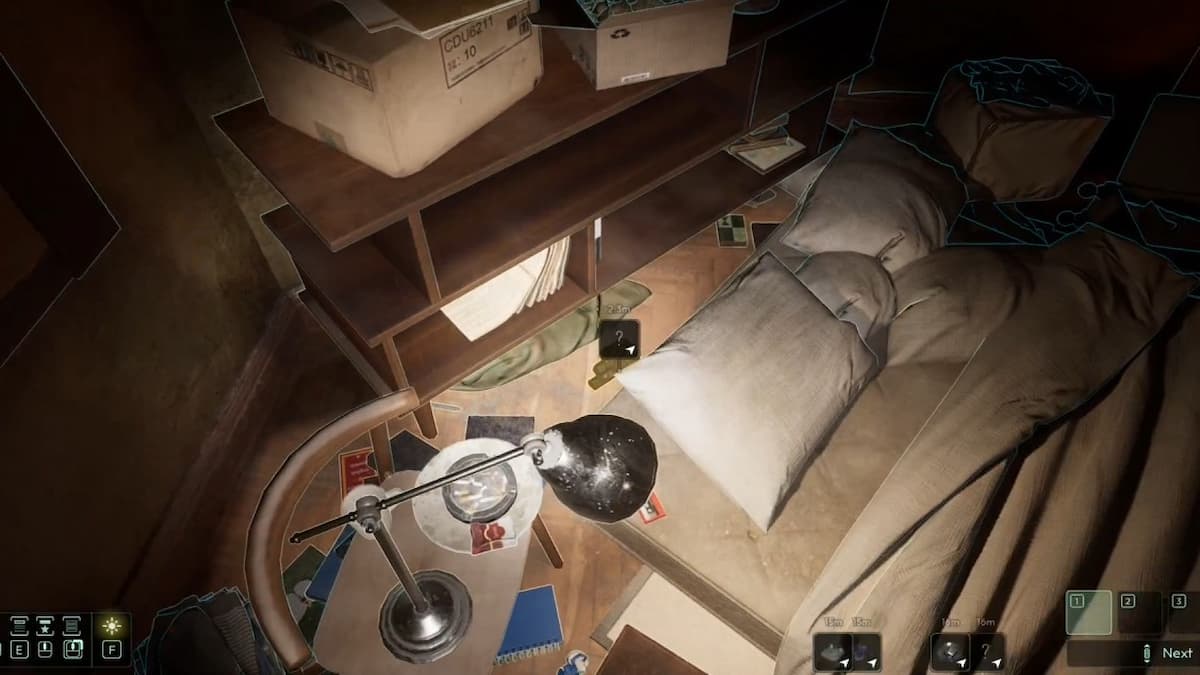
Task: Click the question-mark marker labeled 2.3m
Action: point(620,338)
